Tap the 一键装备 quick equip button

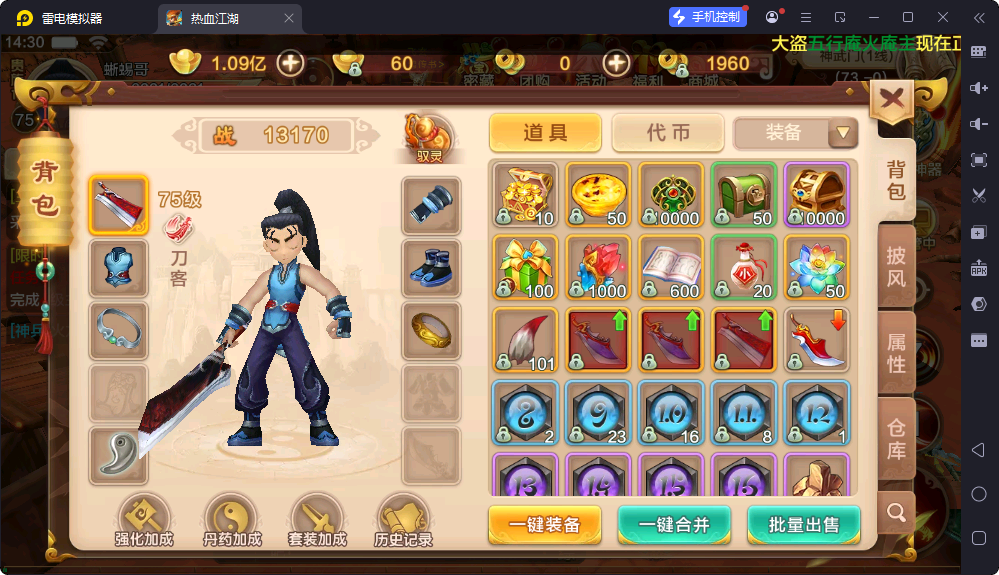point(544,525)
